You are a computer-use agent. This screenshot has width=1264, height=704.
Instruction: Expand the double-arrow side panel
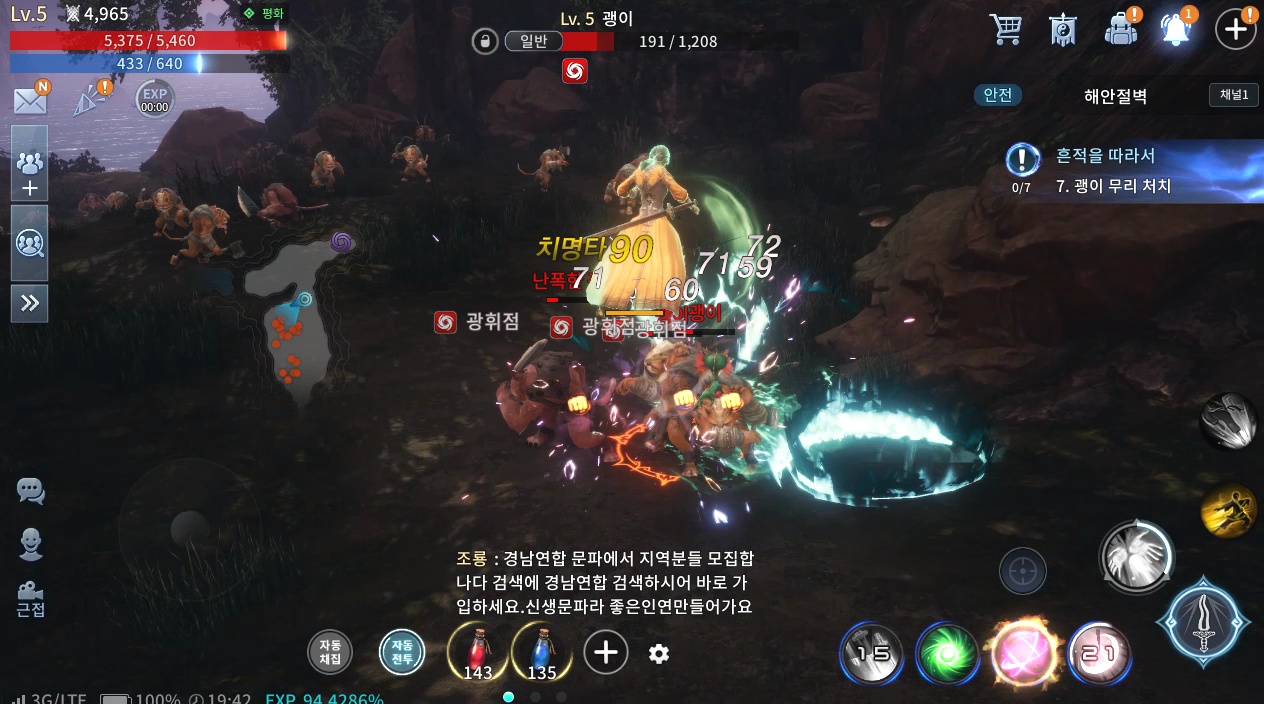click(x=30, y=303)
